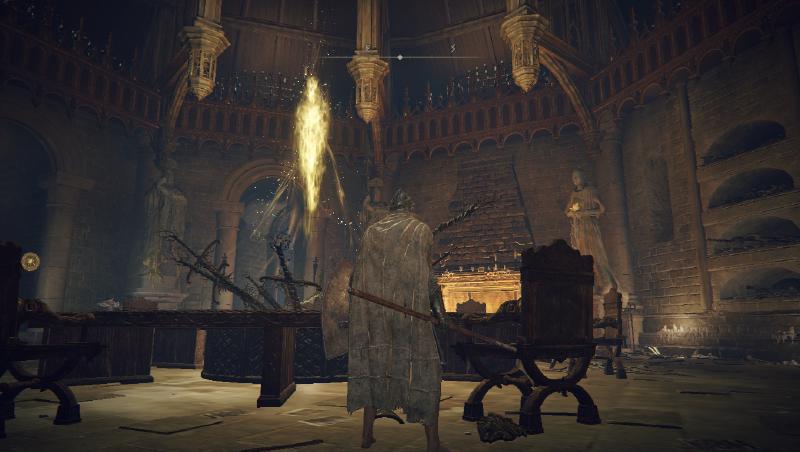
Task: Click the compass bar on the HUD
Action: coord(400,57)
